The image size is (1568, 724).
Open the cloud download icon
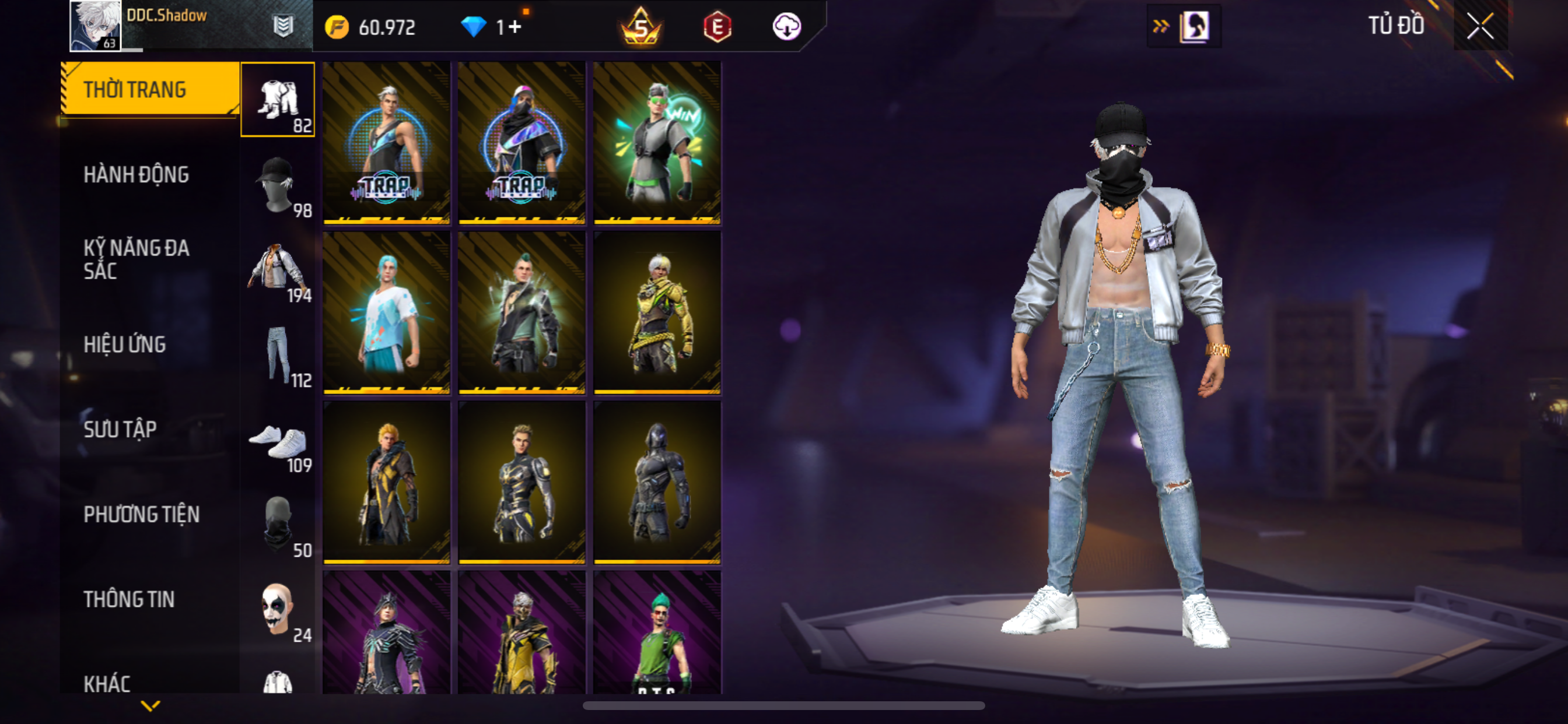(x=786, y=27)
